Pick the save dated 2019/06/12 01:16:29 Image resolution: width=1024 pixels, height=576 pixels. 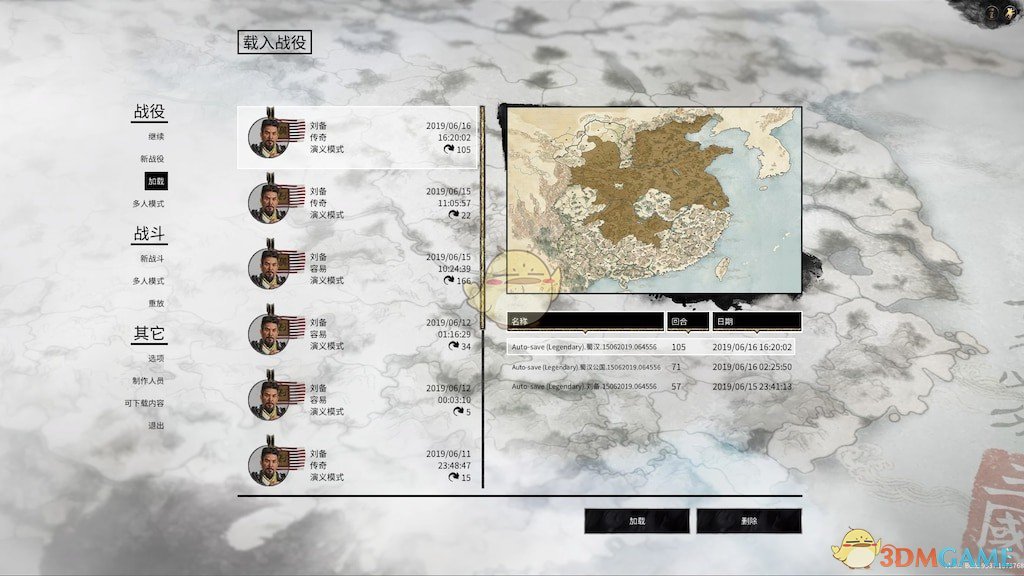[358, 334]
